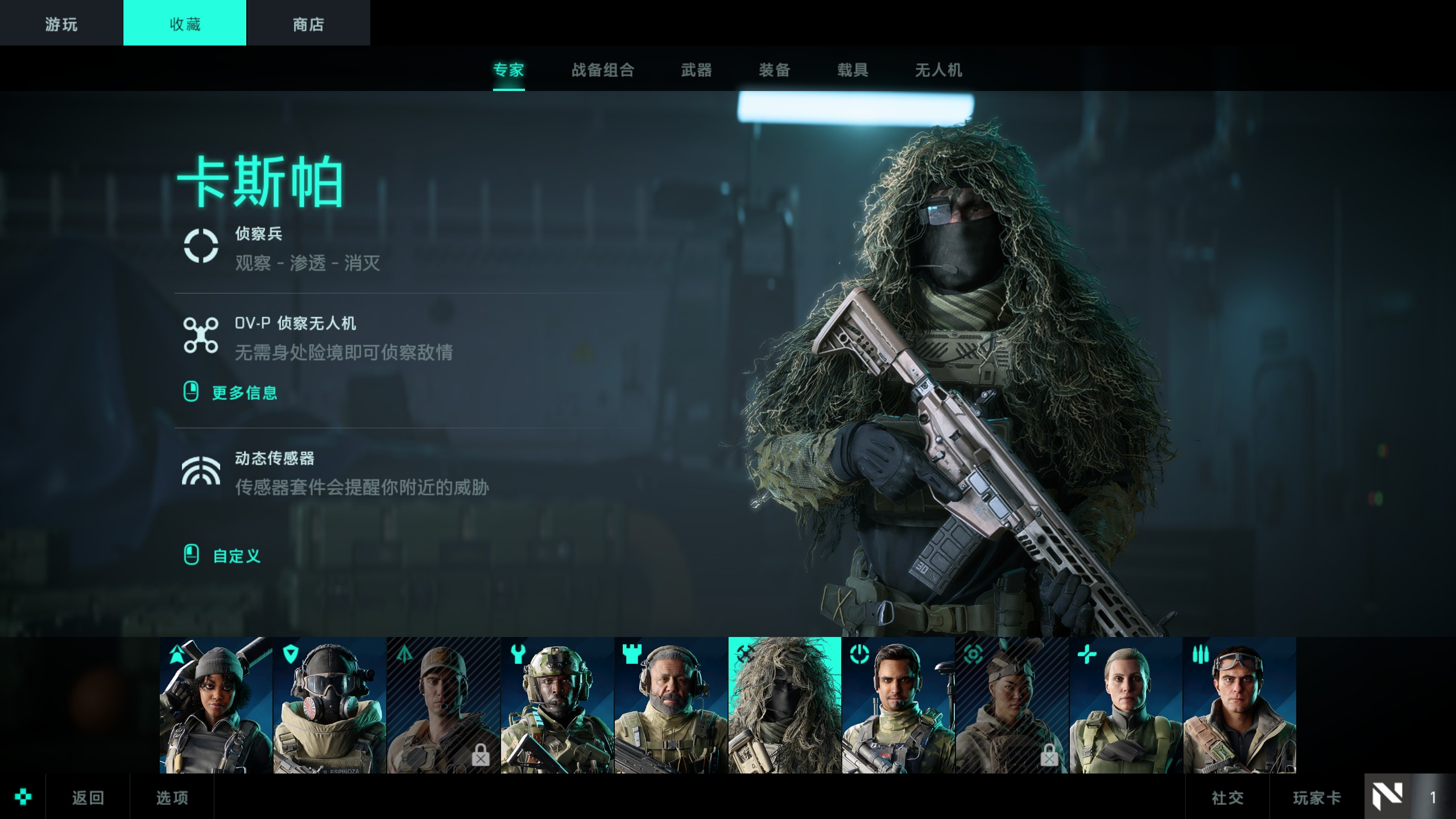This screenshot has height=819, width=1456.
Task: Select the goggles specialist with ammo icon
Action: click(1240, 705)
